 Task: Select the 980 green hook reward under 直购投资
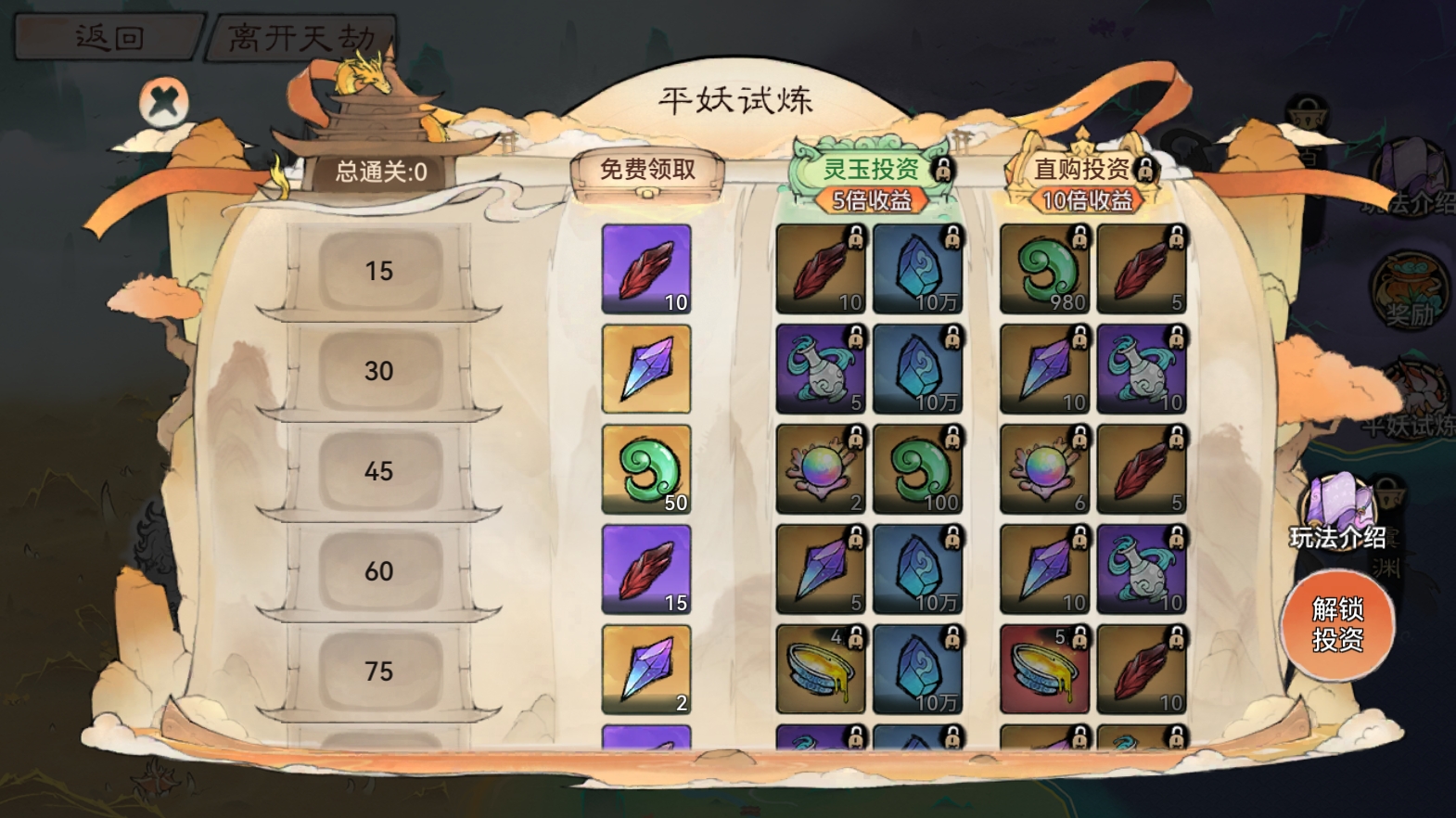[1045, 269]
